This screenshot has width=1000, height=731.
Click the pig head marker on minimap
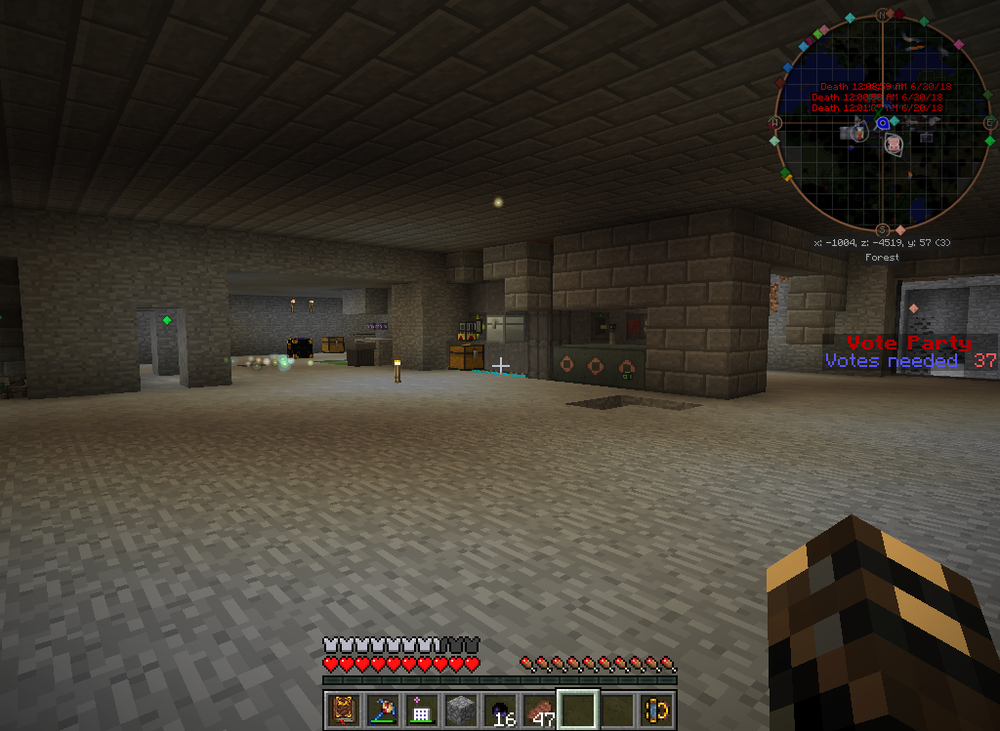pyautogui.click(x=893, y=145)
